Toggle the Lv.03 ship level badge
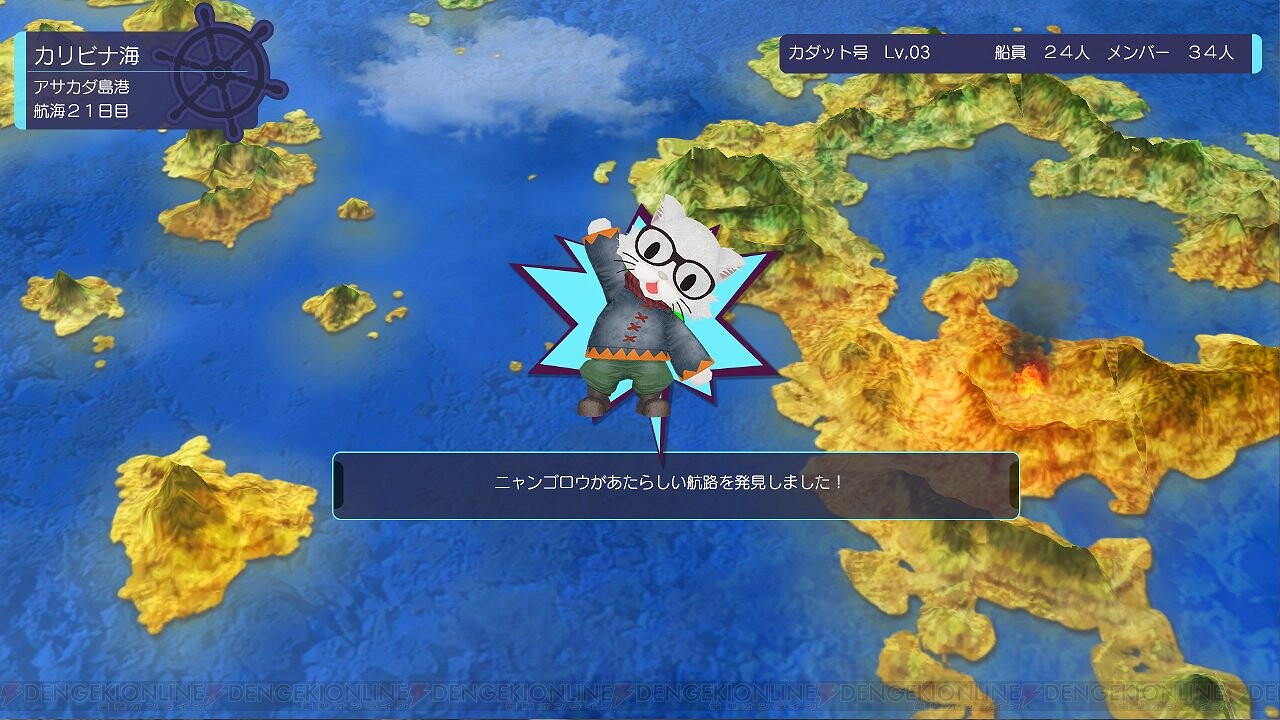The image size is (1280, 720). click(x=908, y=47)
